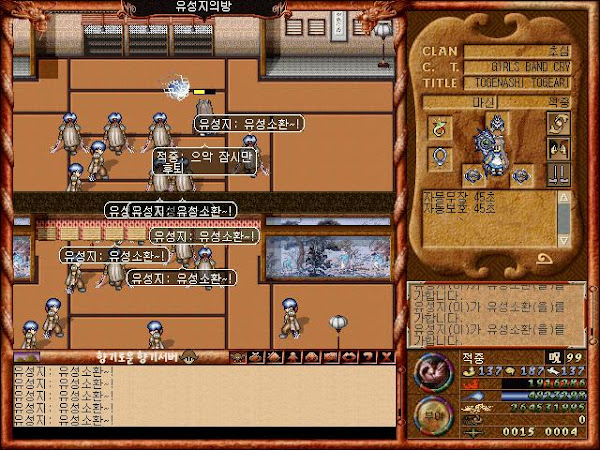Select the helmet equipment slot

point(497,120)
